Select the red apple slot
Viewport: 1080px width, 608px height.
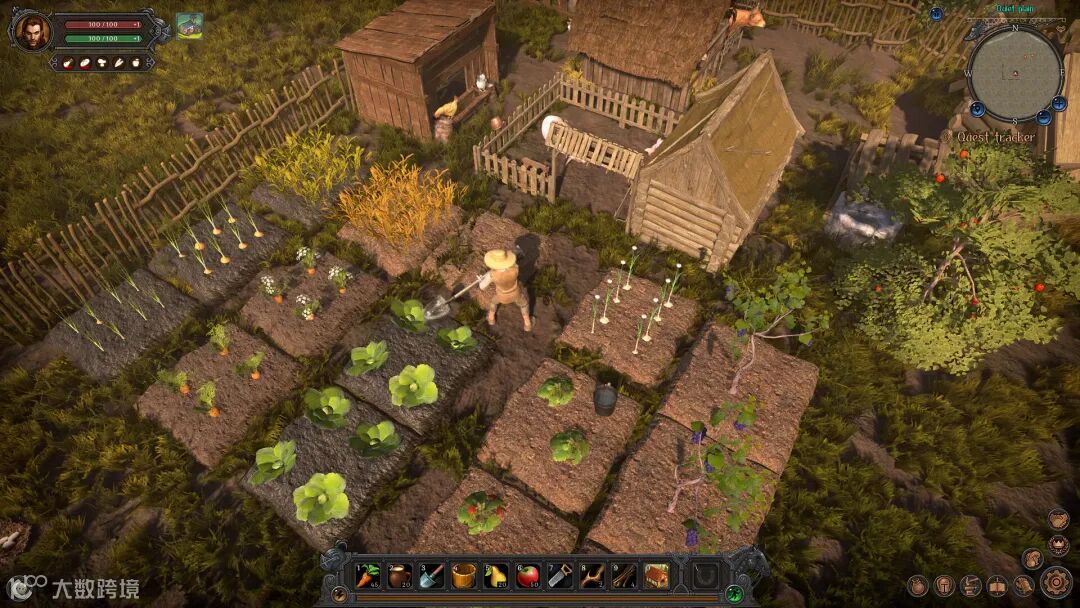[x=528, y=576]
